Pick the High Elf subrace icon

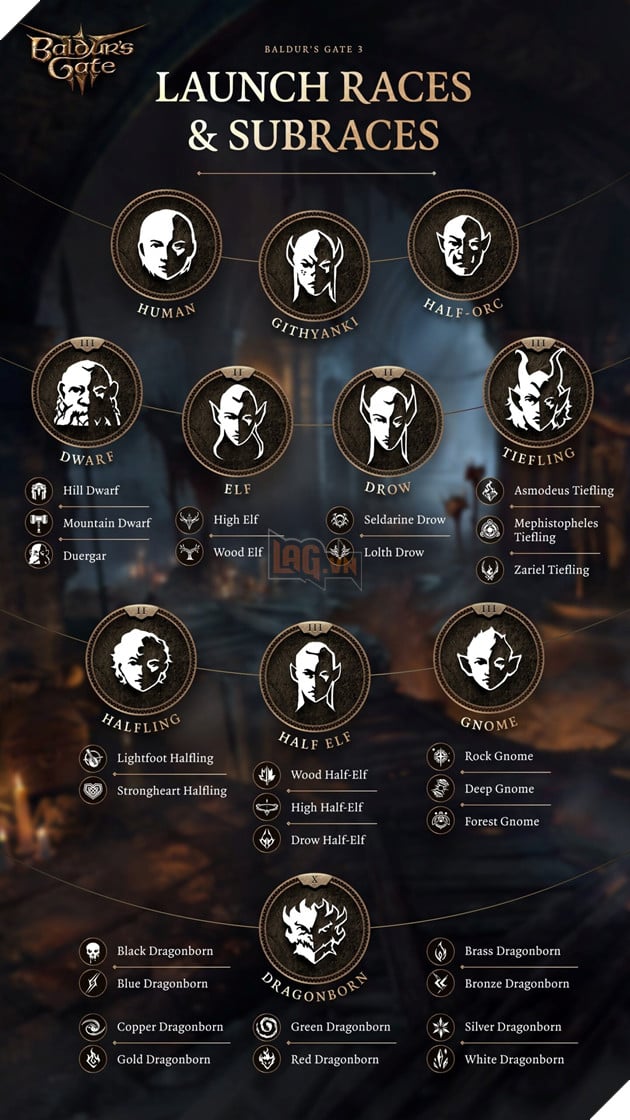click(189, 520)
